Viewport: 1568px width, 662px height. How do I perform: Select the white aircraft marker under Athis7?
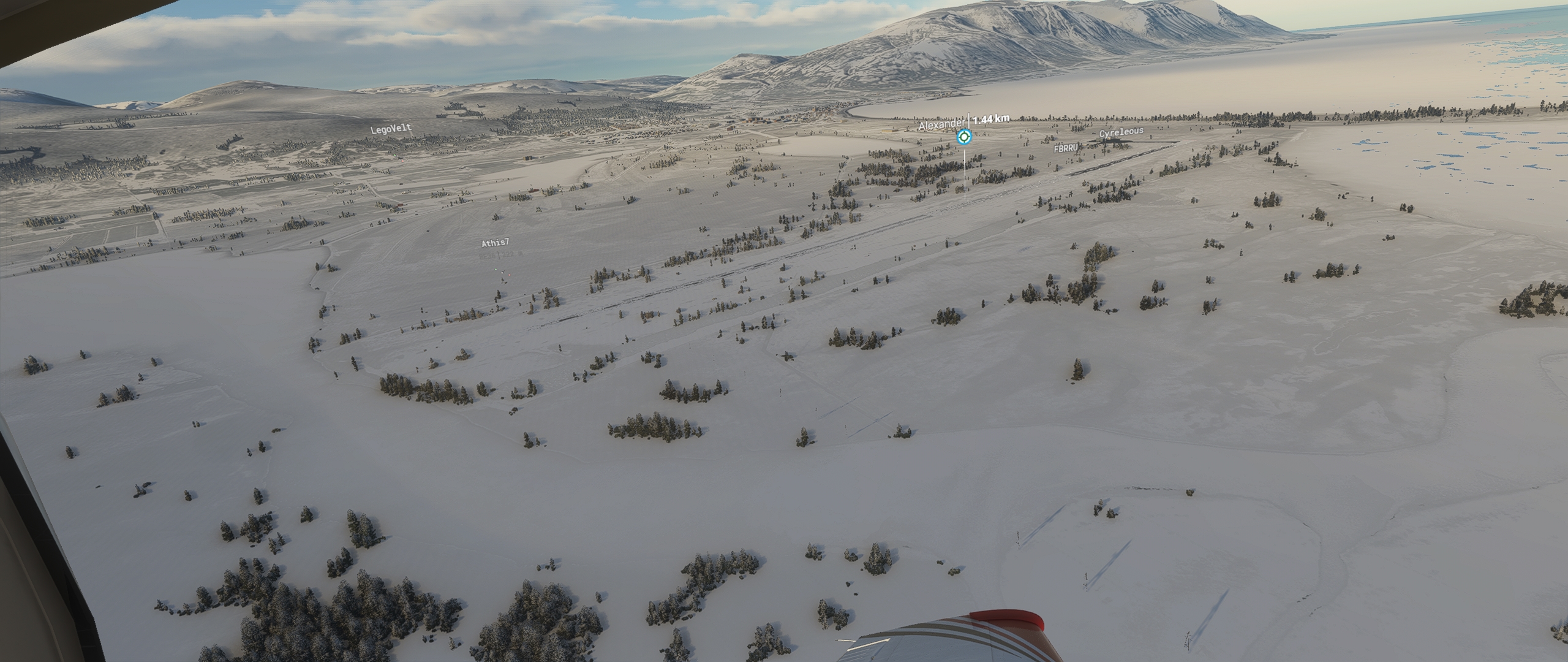pos(502,272)
